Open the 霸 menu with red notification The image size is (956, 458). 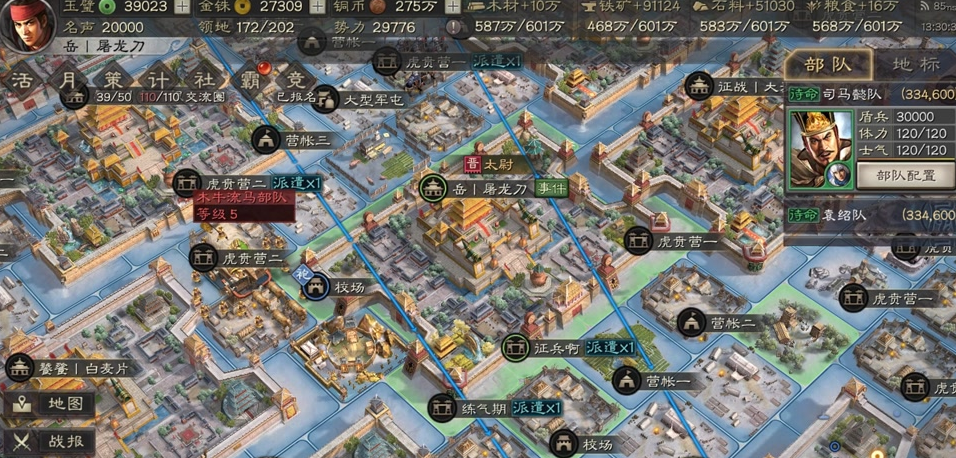[x=251, y=81]
